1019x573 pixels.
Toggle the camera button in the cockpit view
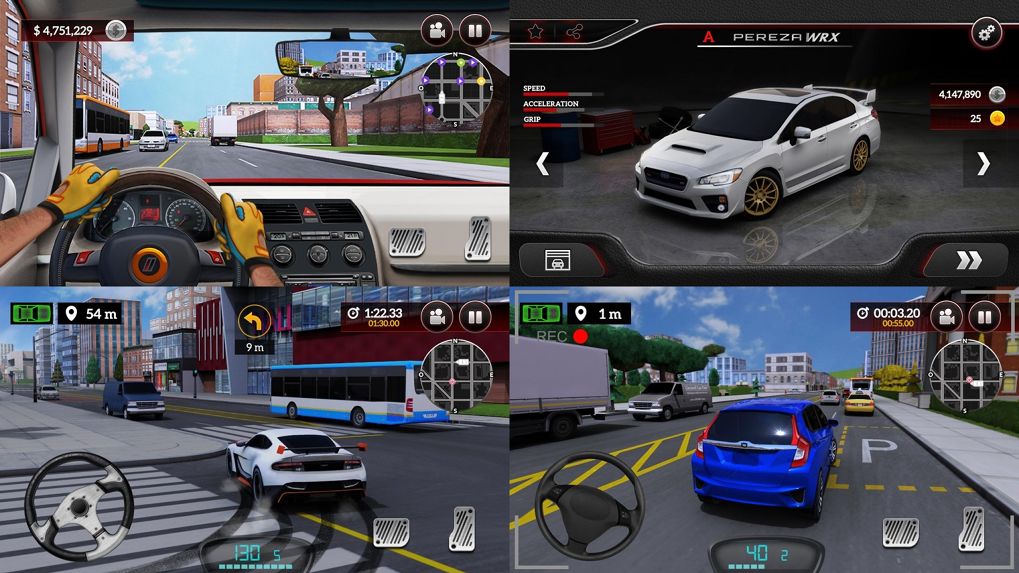click(x=437, y=30)
